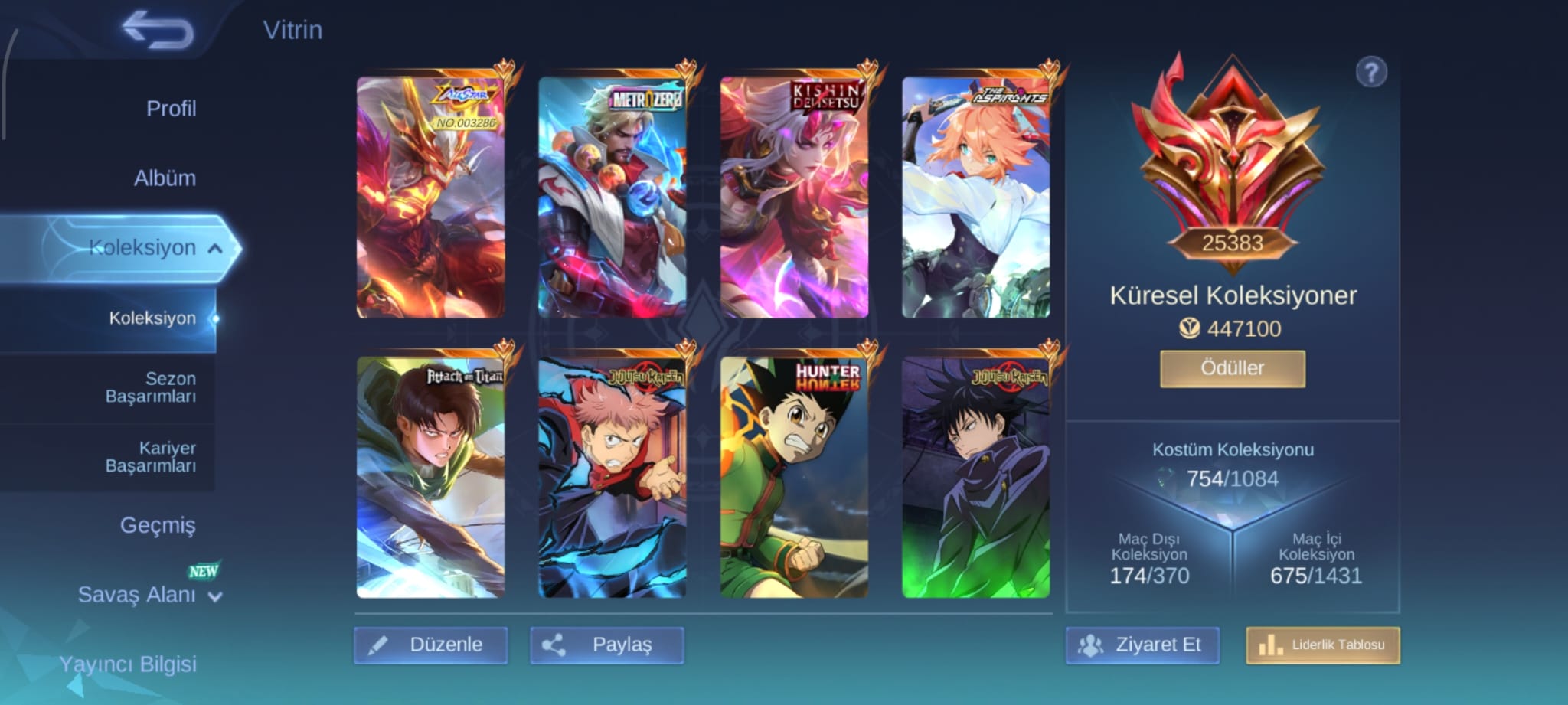Image resolution: width=1568 pixels, height=705 pixels.
Task: Select the Attack on Titan skin card
Action: [x=430, y=477]
